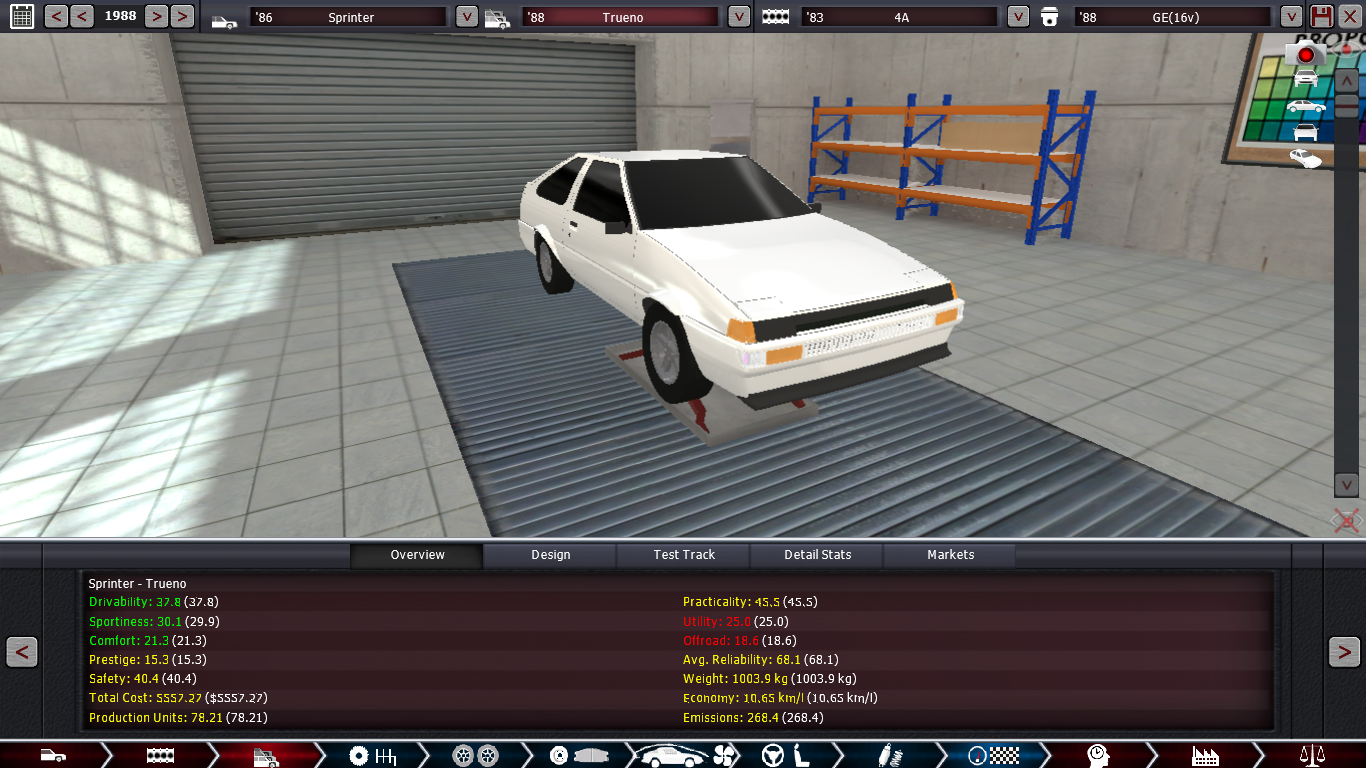Open the Test Track tab

click(684, 555)
